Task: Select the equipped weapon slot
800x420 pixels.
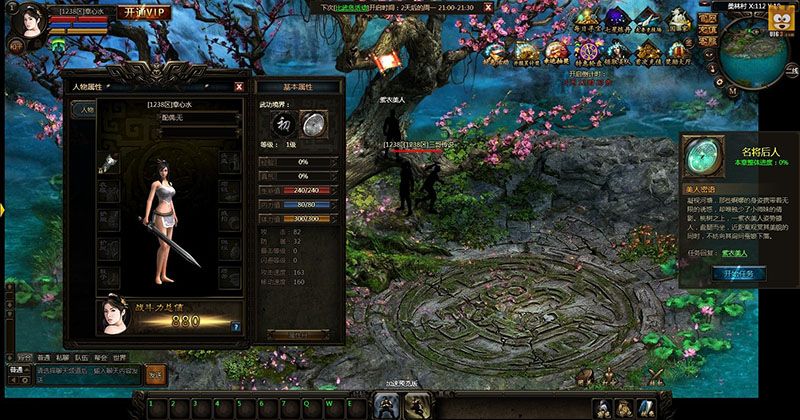Action: pos(109,166)
